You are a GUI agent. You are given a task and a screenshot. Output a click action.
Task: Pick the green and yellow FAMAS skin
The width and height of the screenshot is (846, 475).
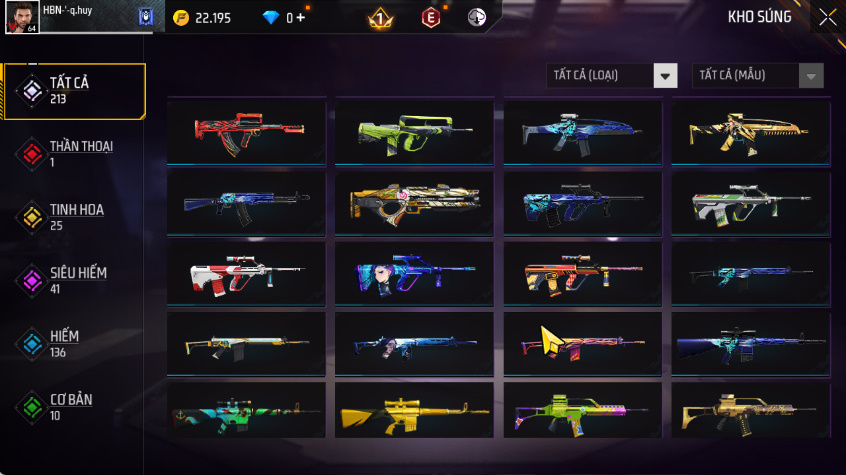pos(415,131)
